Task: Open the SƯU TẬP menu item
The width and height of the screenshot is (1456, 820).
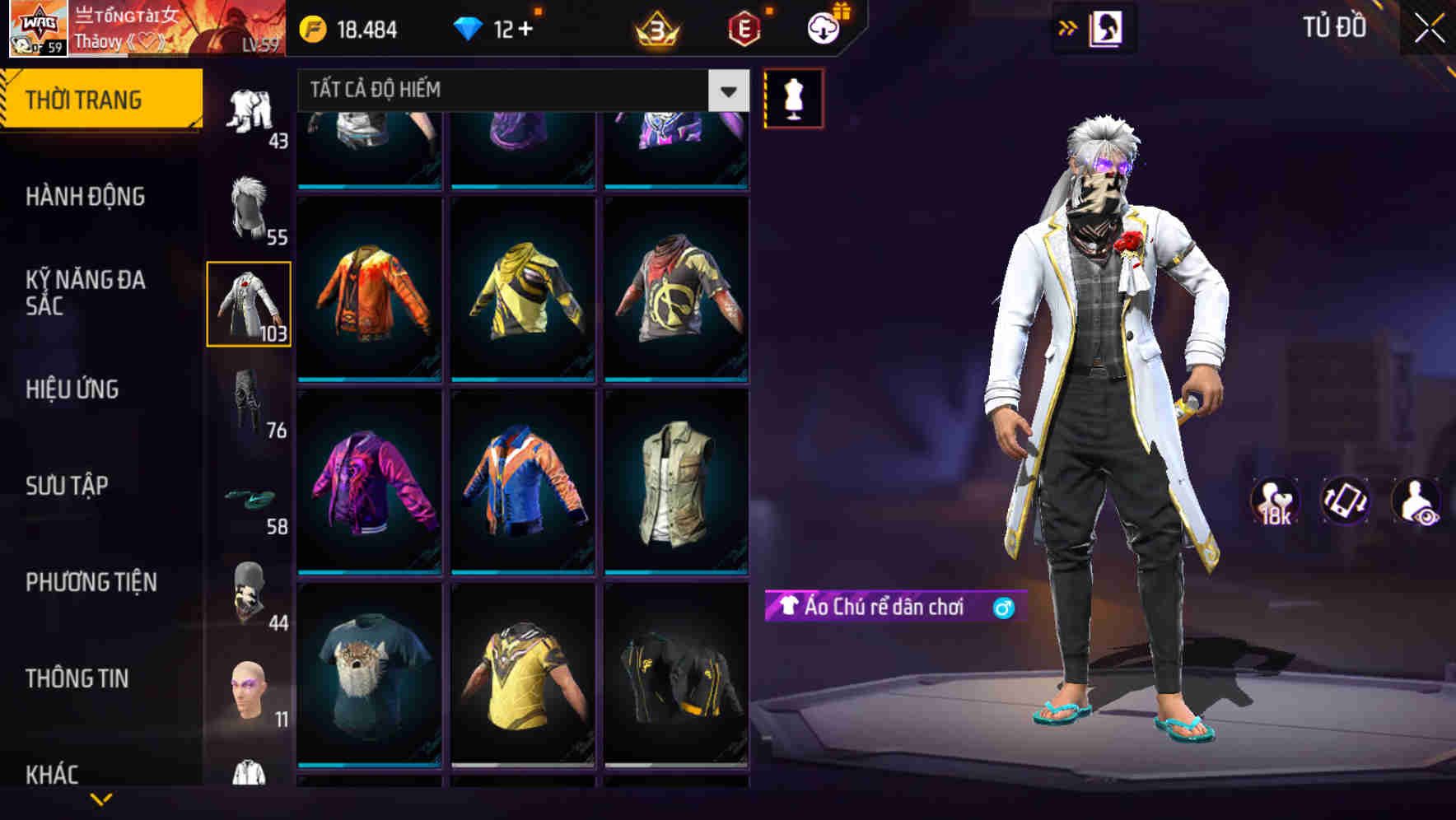Action: 66,487
